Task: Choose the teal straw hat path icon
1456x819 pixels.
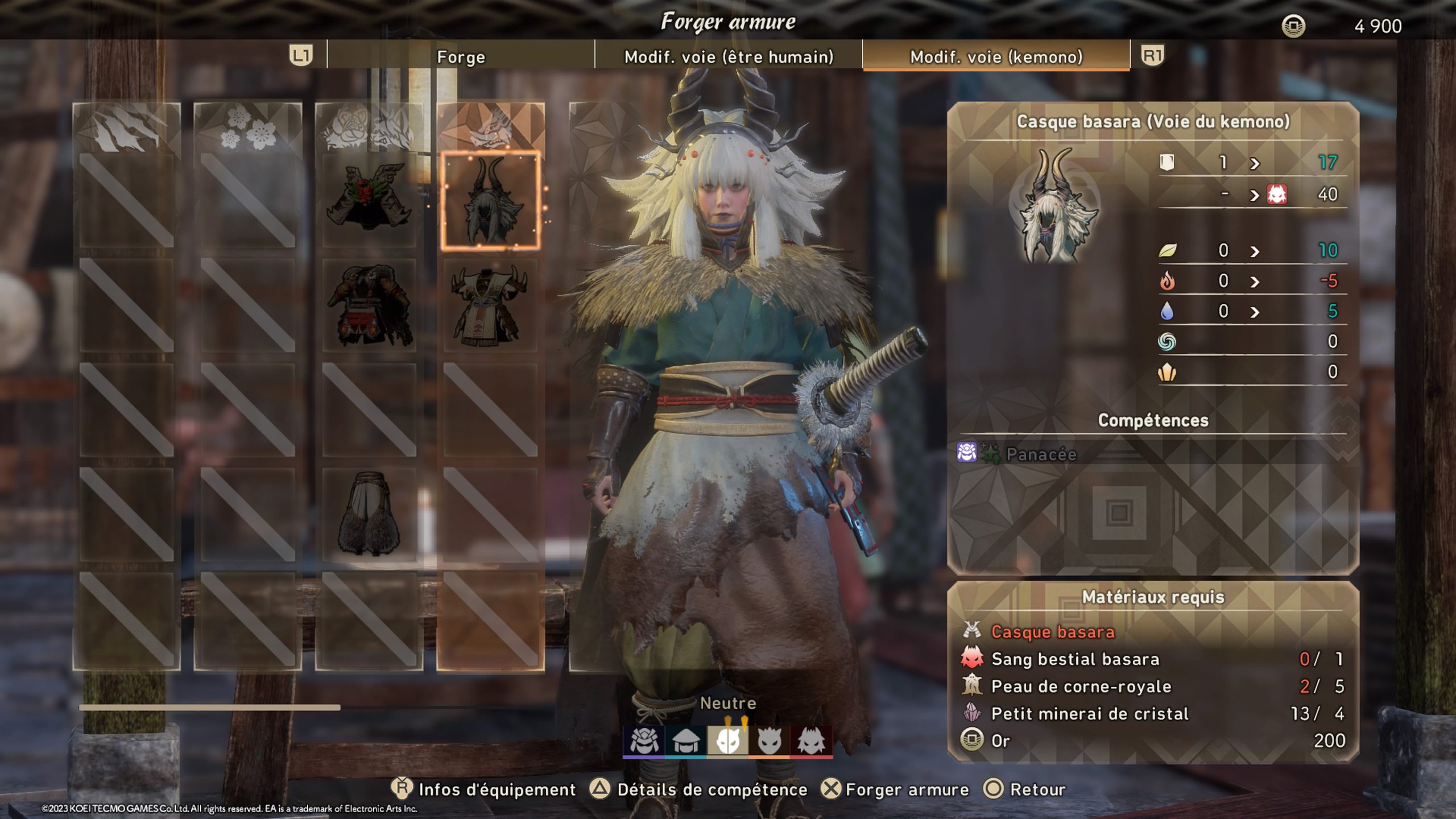Action: (686, 741)
